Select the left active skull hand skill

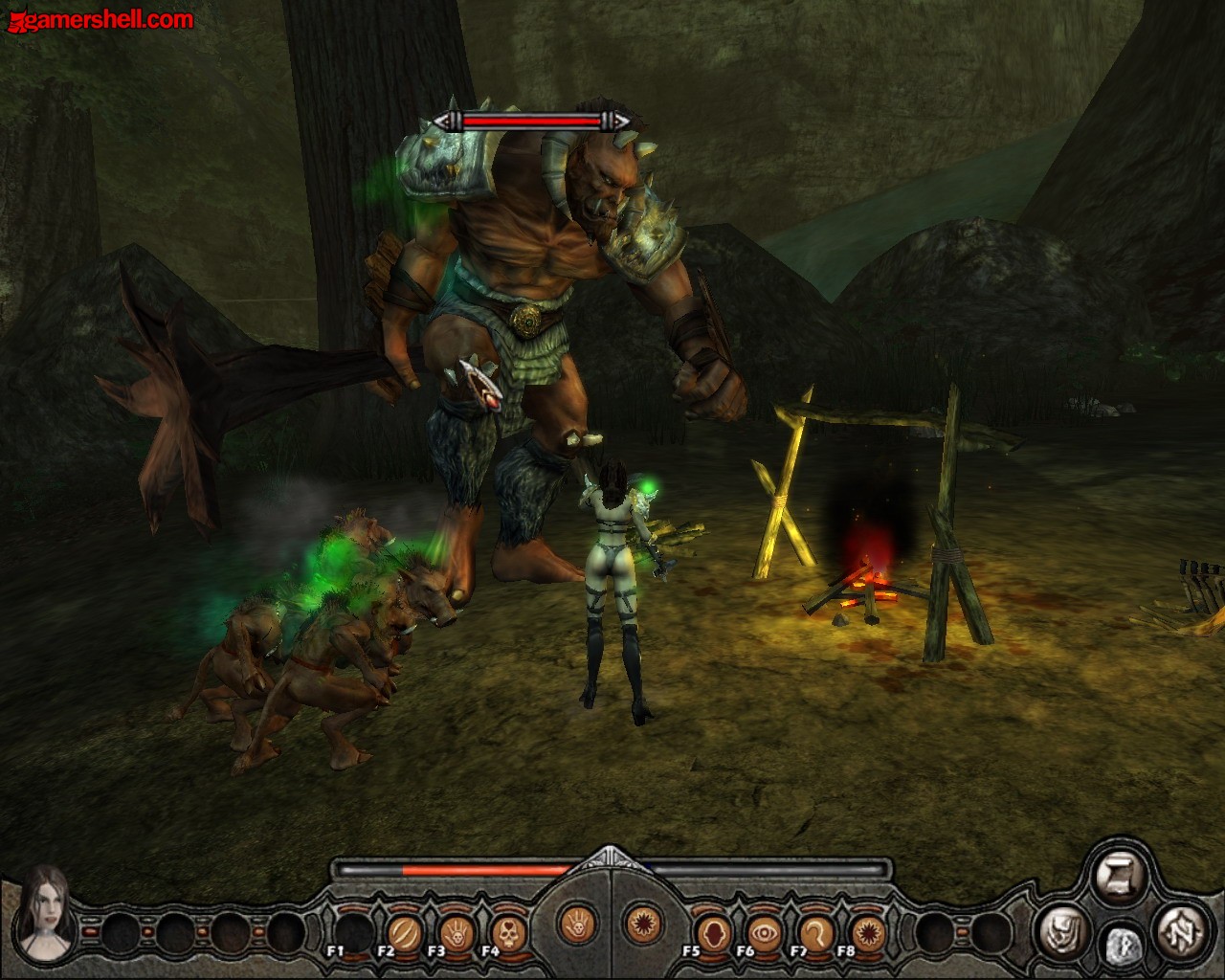[577, 924]
